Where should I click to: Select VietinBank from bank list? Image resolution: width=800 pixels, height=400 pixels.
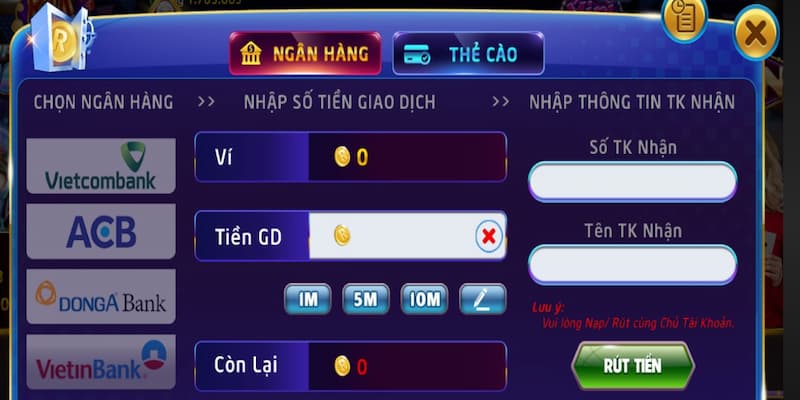click(101, 362)
